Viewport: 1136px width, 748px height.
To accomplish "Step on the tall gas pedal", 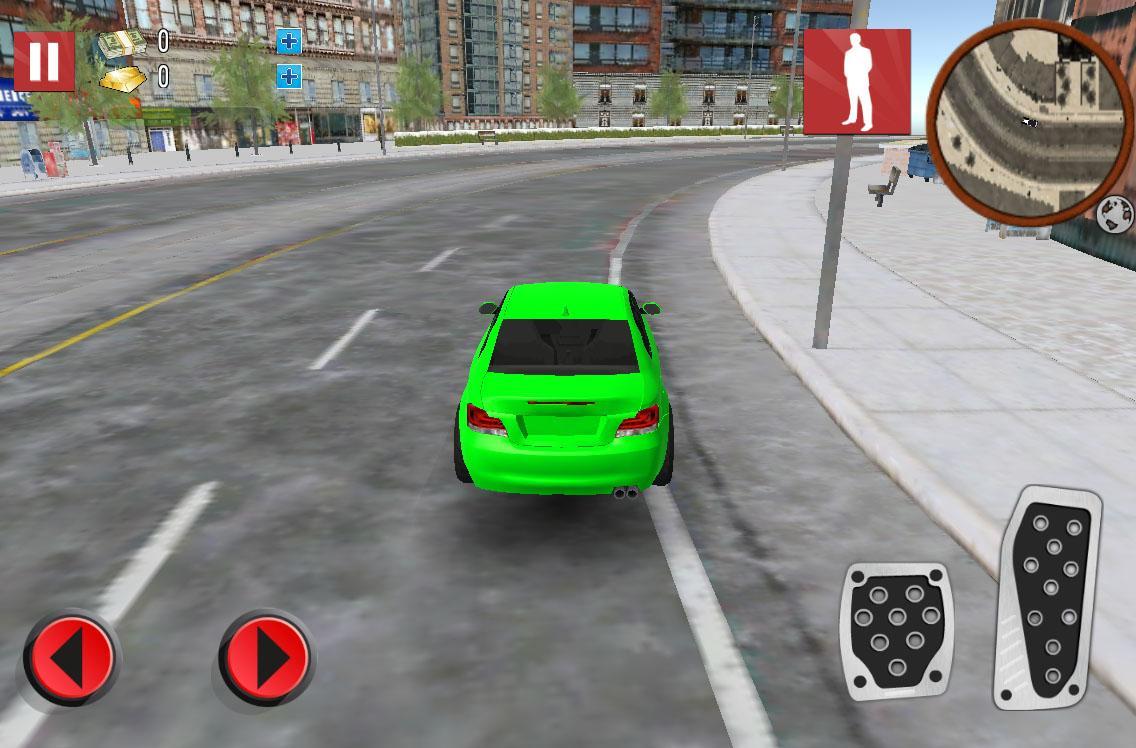I will 1048,598.
